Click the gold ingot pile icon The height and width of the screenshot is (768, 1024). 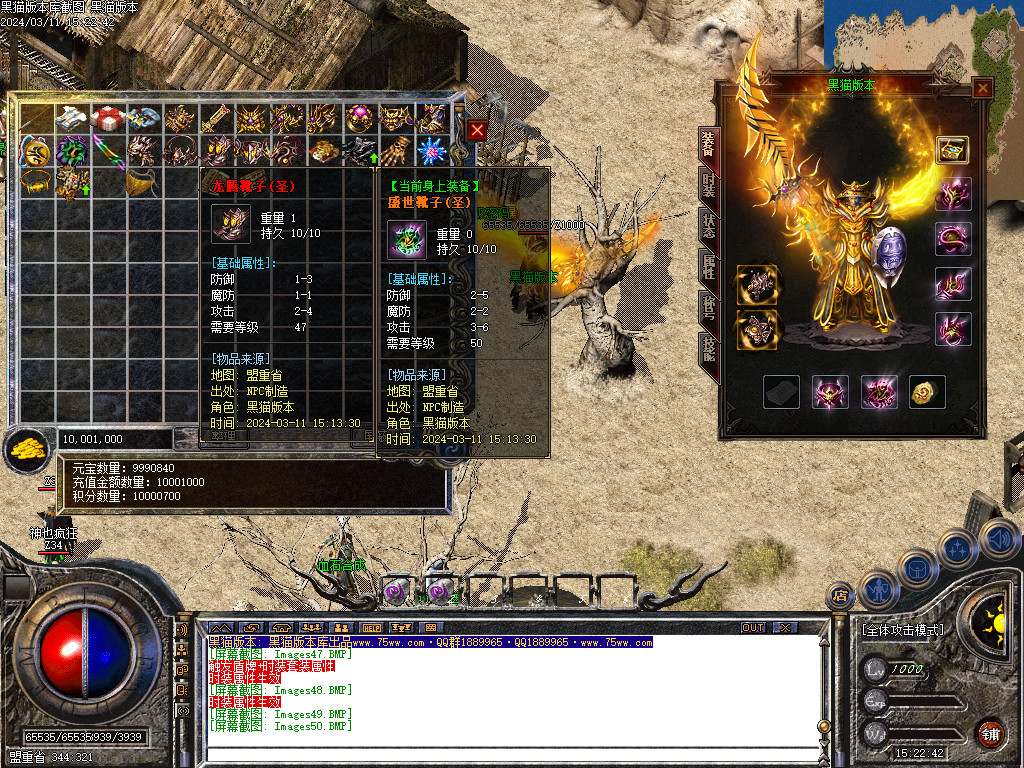pyautogui.click(x=26, y=449)
